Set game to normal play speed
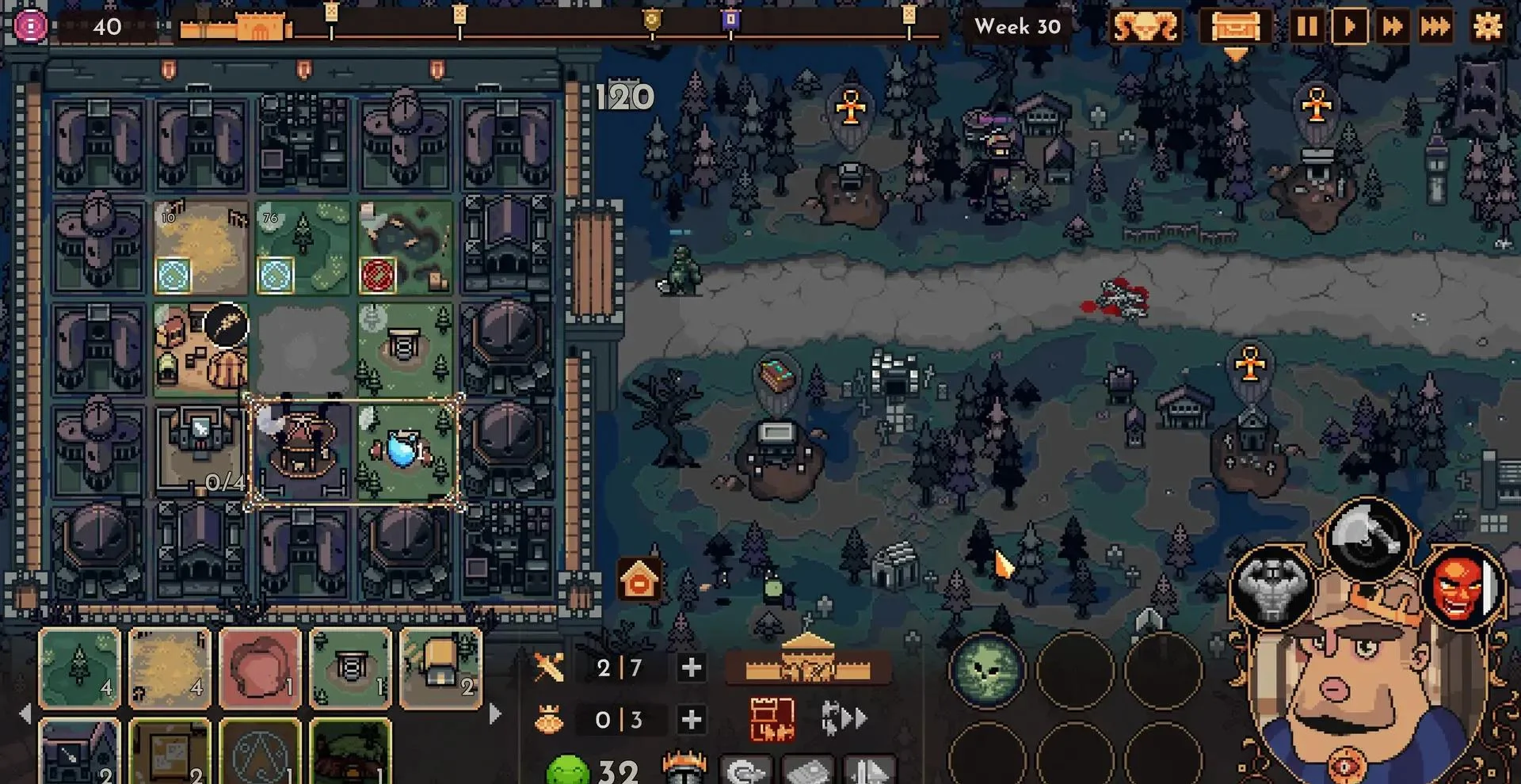This screenshot has height=784, width=1521. point(1350,27)
